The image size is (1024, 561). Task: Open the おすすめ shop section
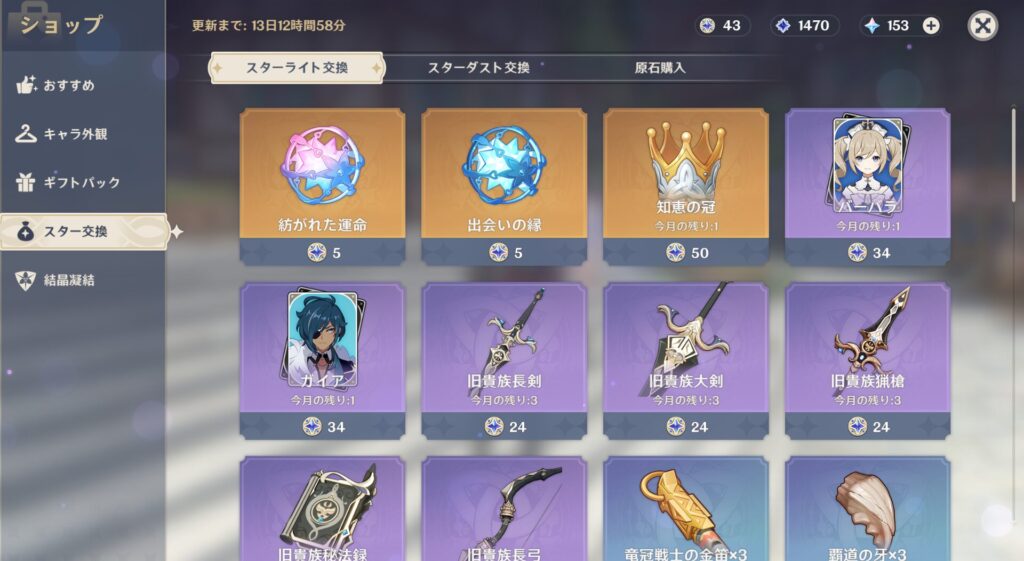click(x=69, y=86)
